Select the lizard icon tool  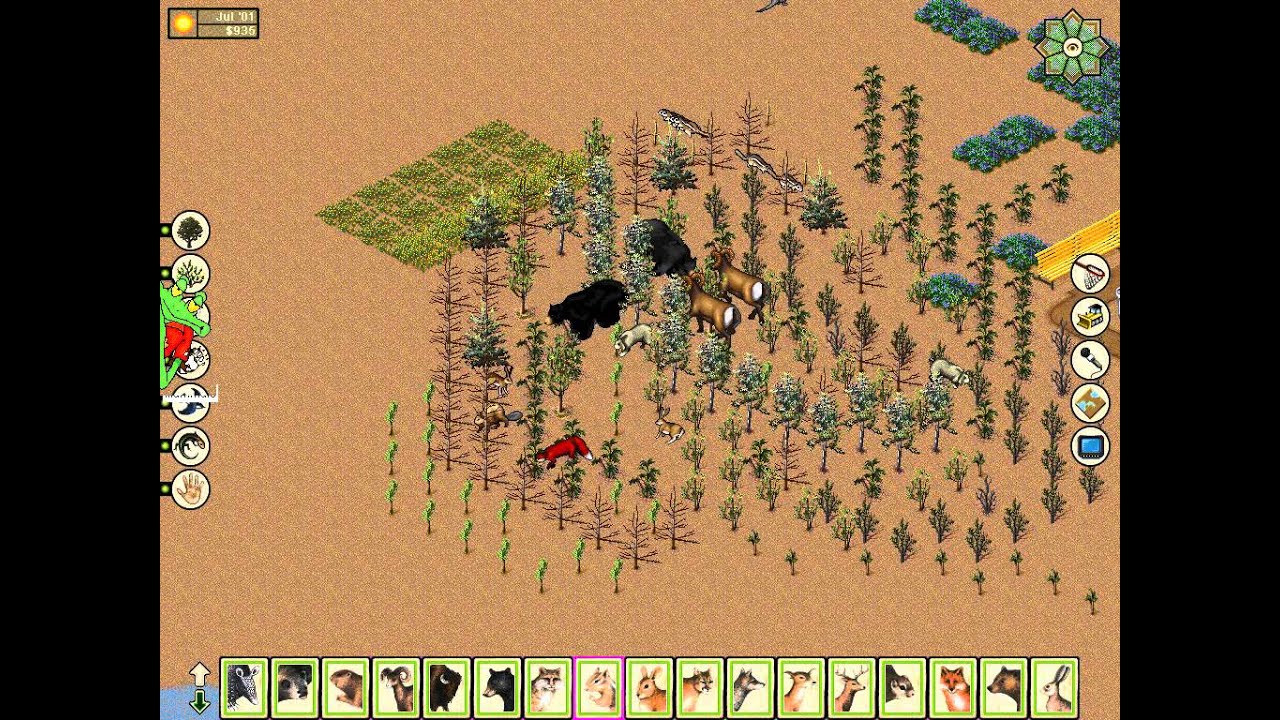(x=190, y=445)
